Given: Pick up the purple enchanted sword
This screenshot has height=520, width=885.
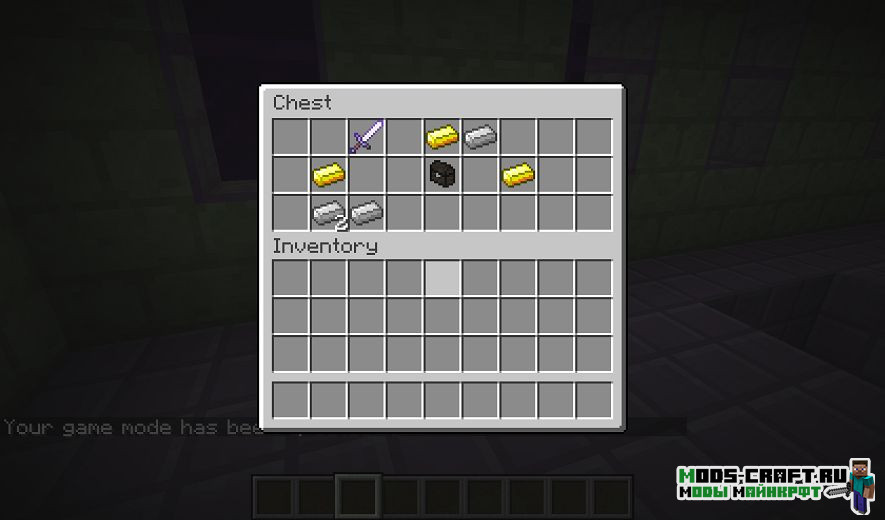Looking at the screenshot, I should (366, 136).
